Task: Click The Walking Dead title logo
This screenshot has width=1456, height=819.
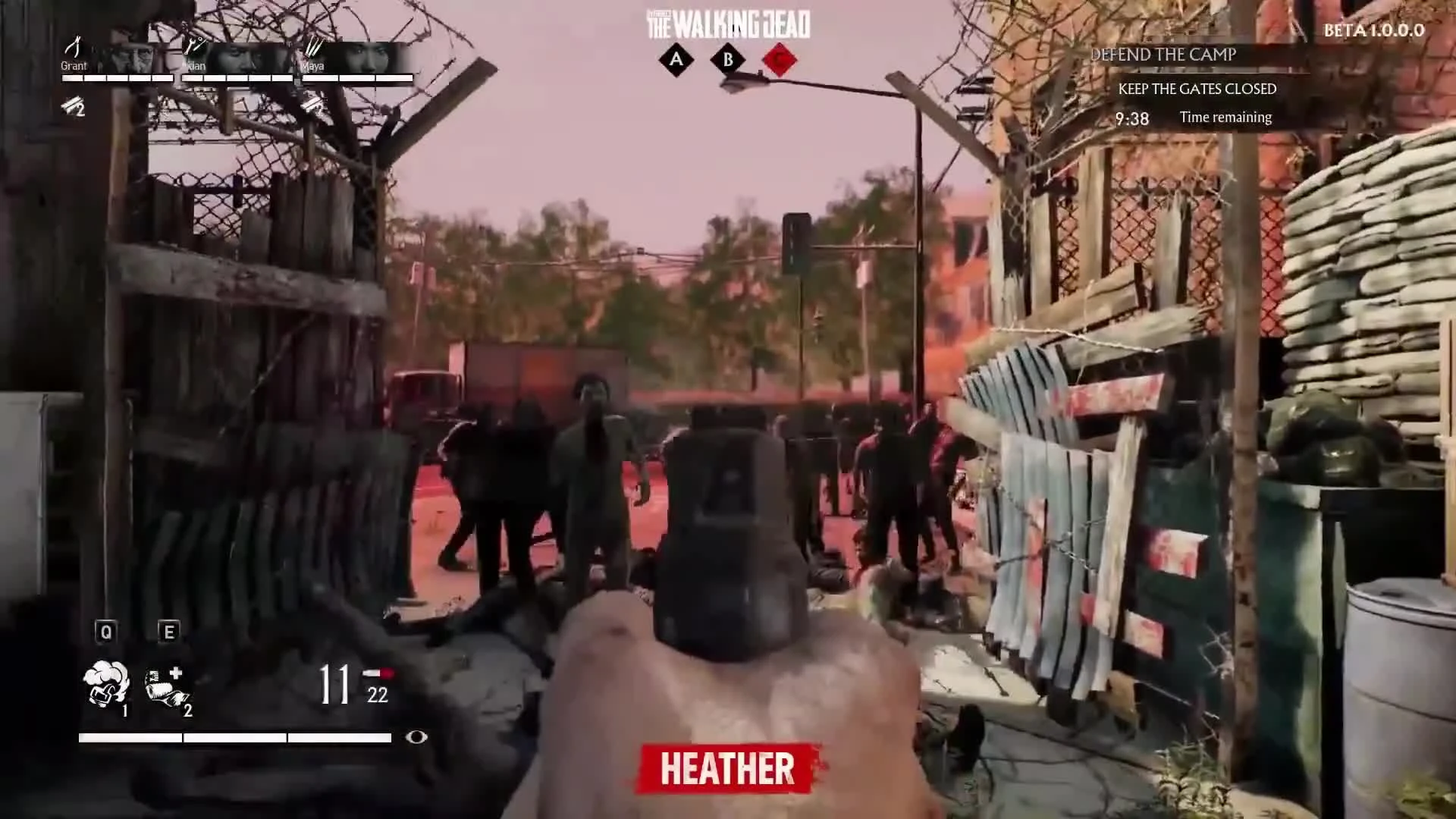Action: coord(726,23)
